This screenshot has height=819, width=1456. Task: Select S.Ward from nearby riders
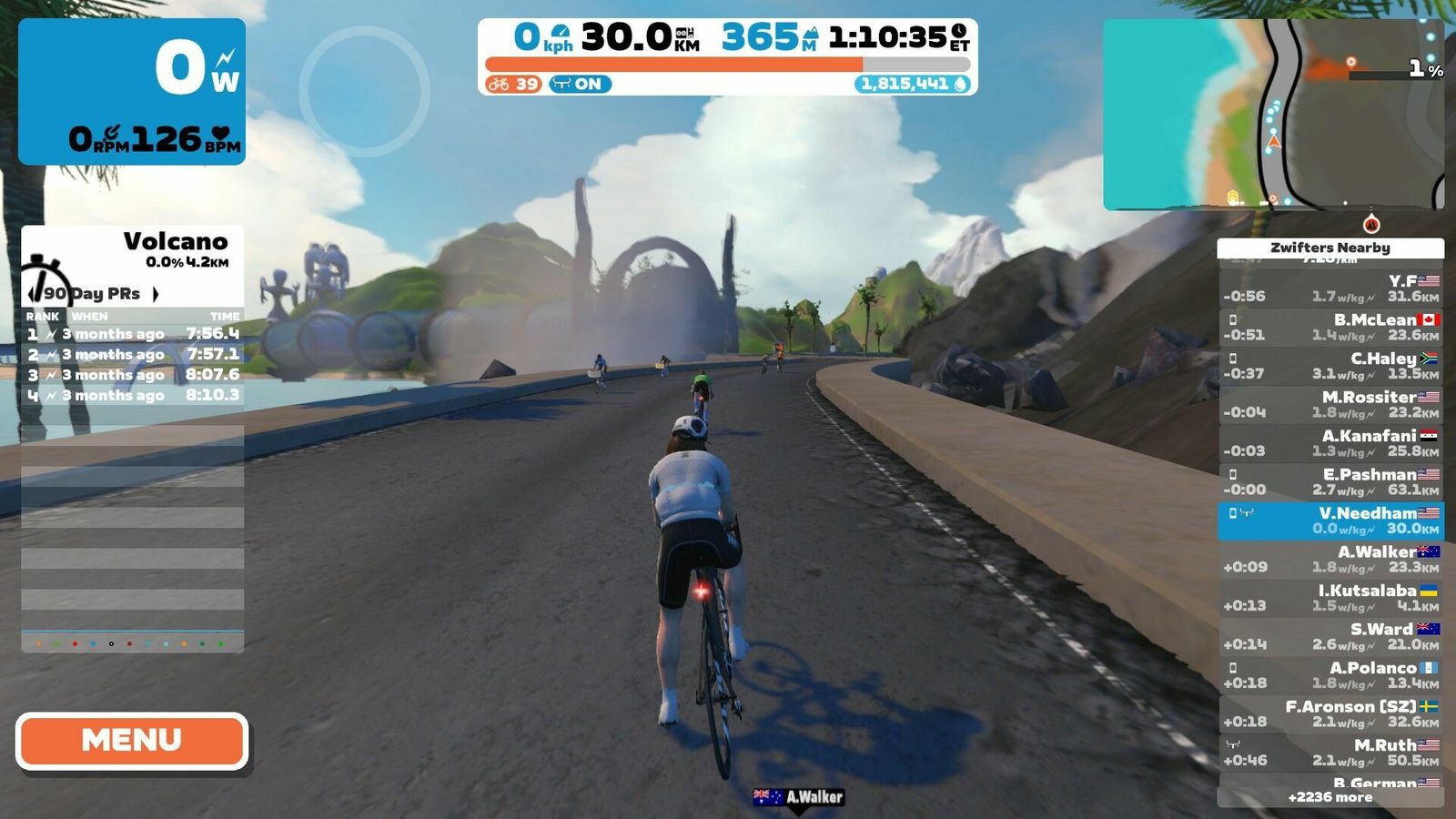pos(1330,637)
